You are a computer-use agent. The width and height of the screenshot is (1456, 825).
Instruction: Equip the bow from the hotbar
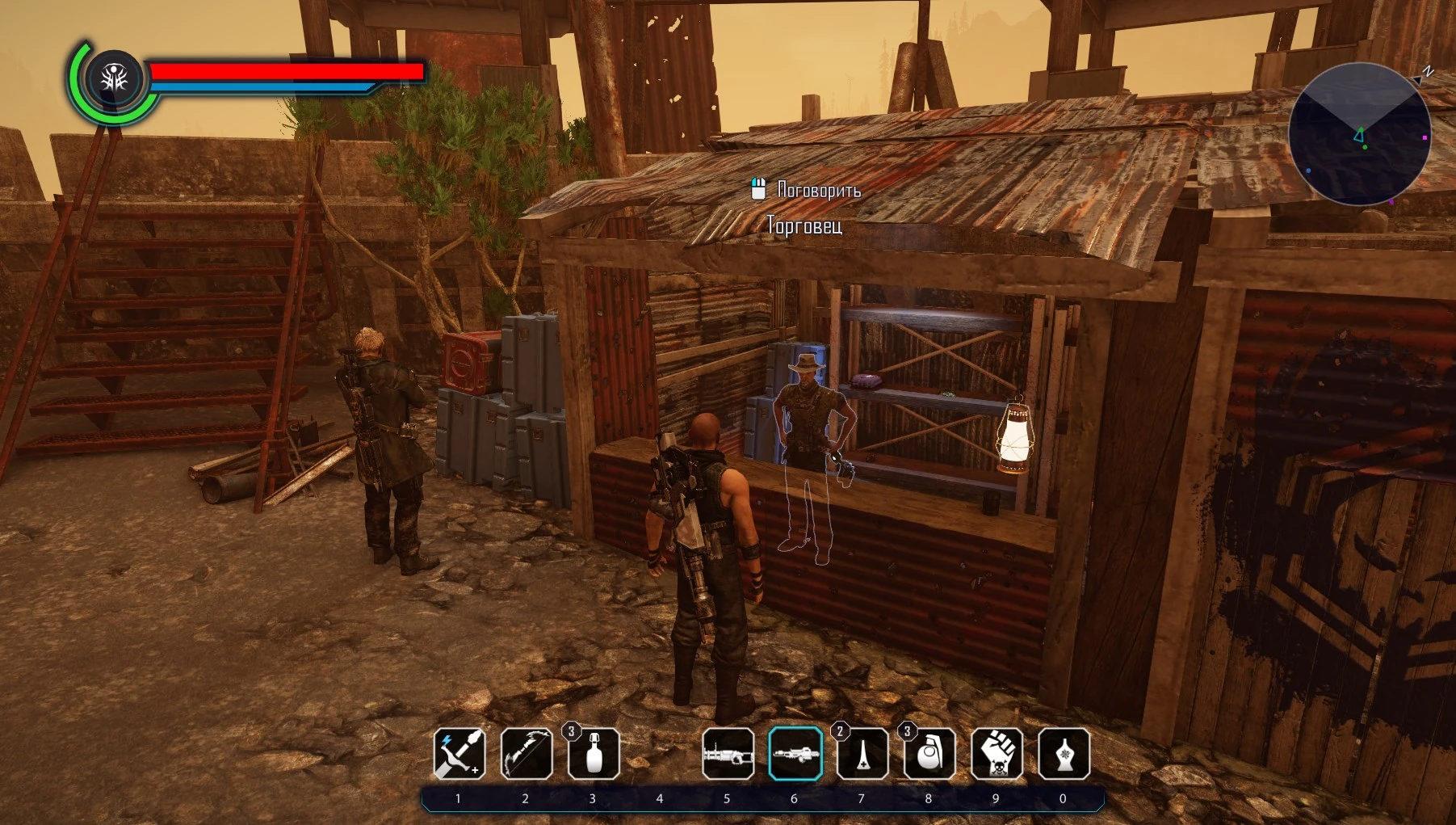tap(527, 754)
